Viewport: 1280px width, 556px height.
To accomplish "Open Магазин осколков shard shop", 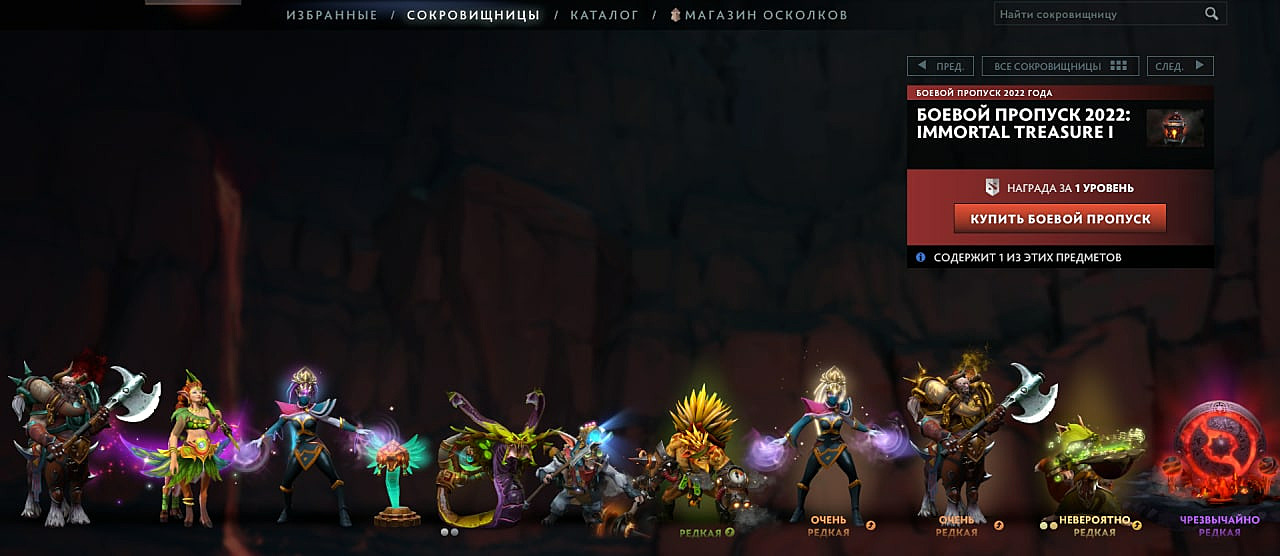I will 759,15.
